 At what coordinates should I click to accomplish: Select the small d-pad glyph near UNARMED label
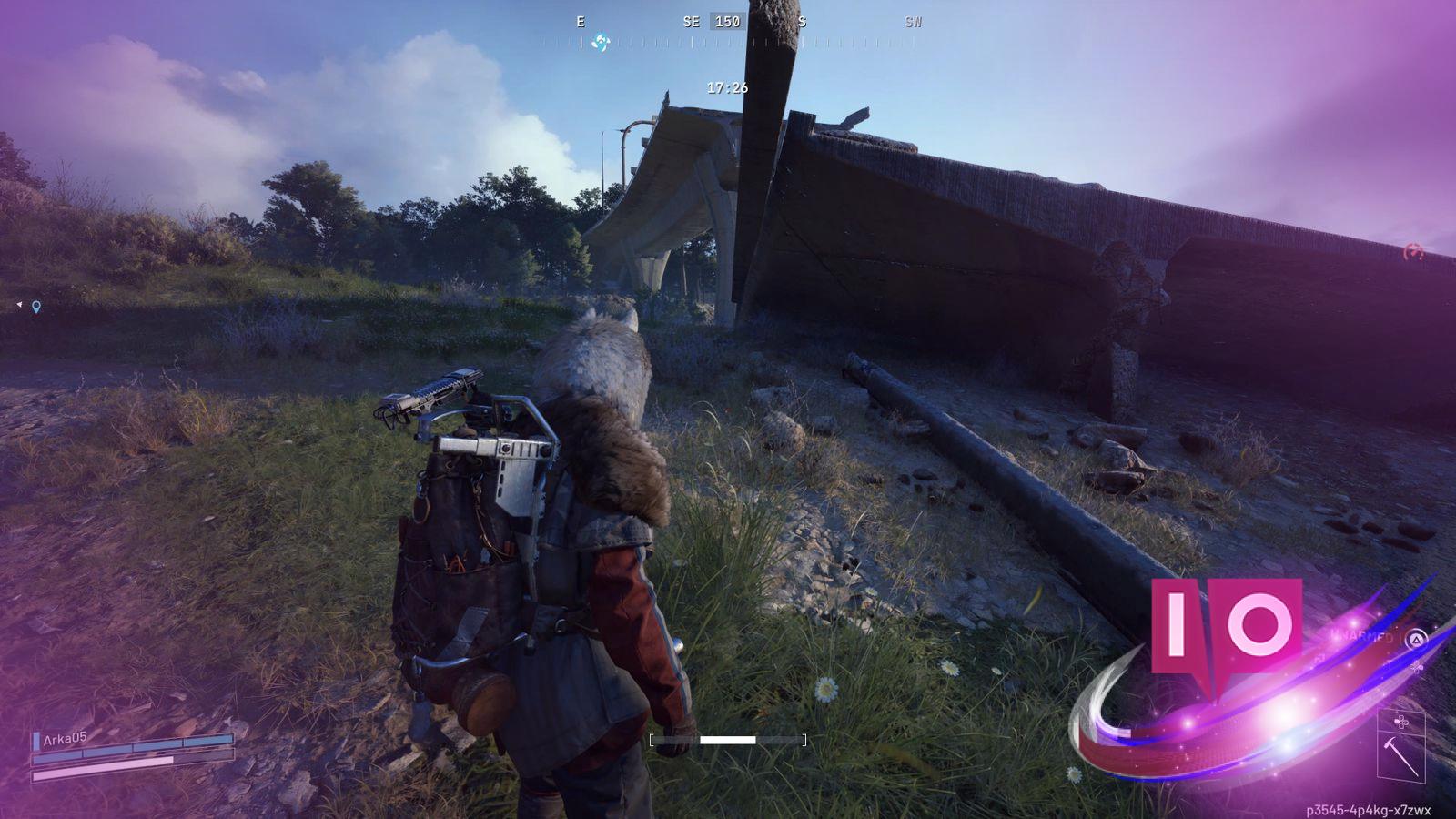pyautogui.click(x=1416, y=665)
